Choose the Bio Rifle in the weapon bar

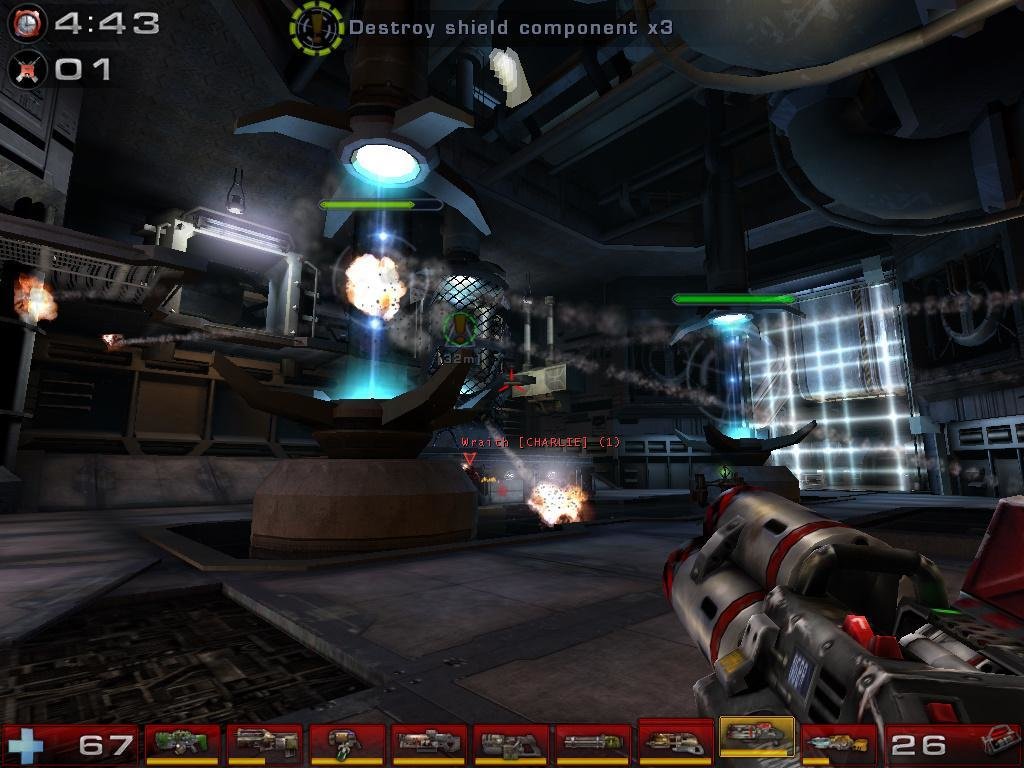click(x=347, y=744)
